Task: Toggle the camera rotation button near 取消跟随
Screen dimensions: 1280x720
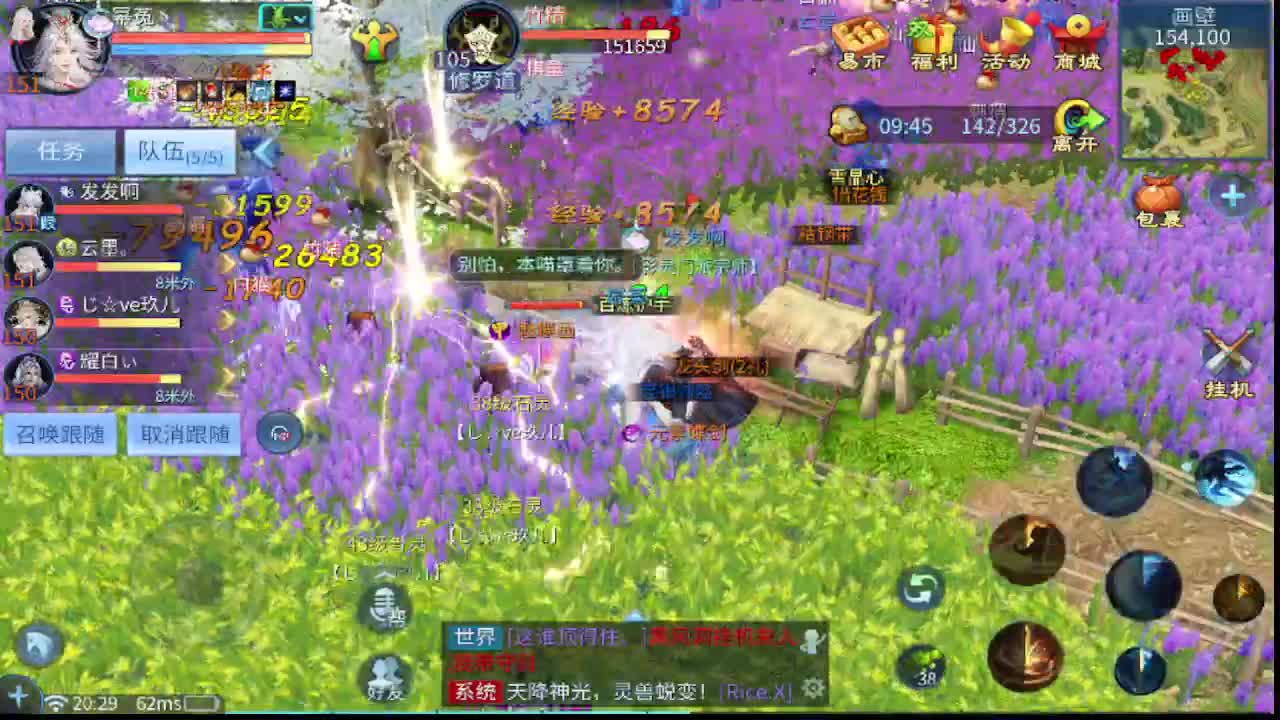Action: (x=280, y=434)
